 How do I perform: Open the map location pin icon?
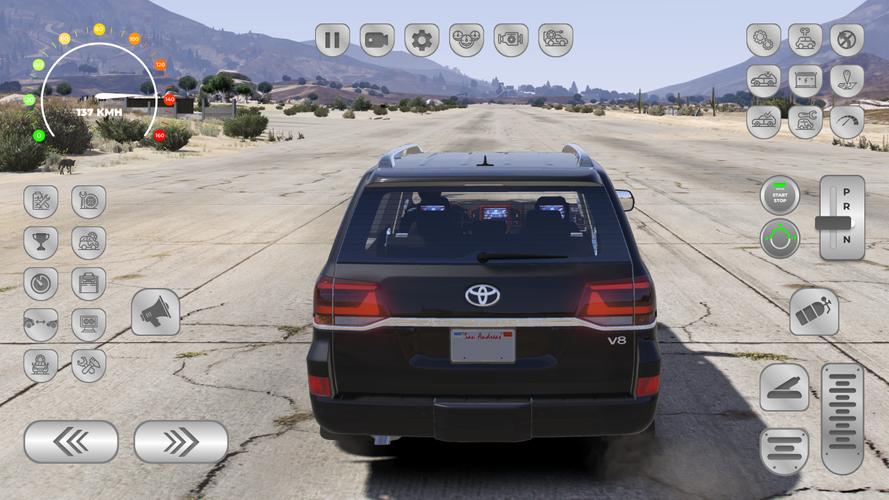point(846,81)
